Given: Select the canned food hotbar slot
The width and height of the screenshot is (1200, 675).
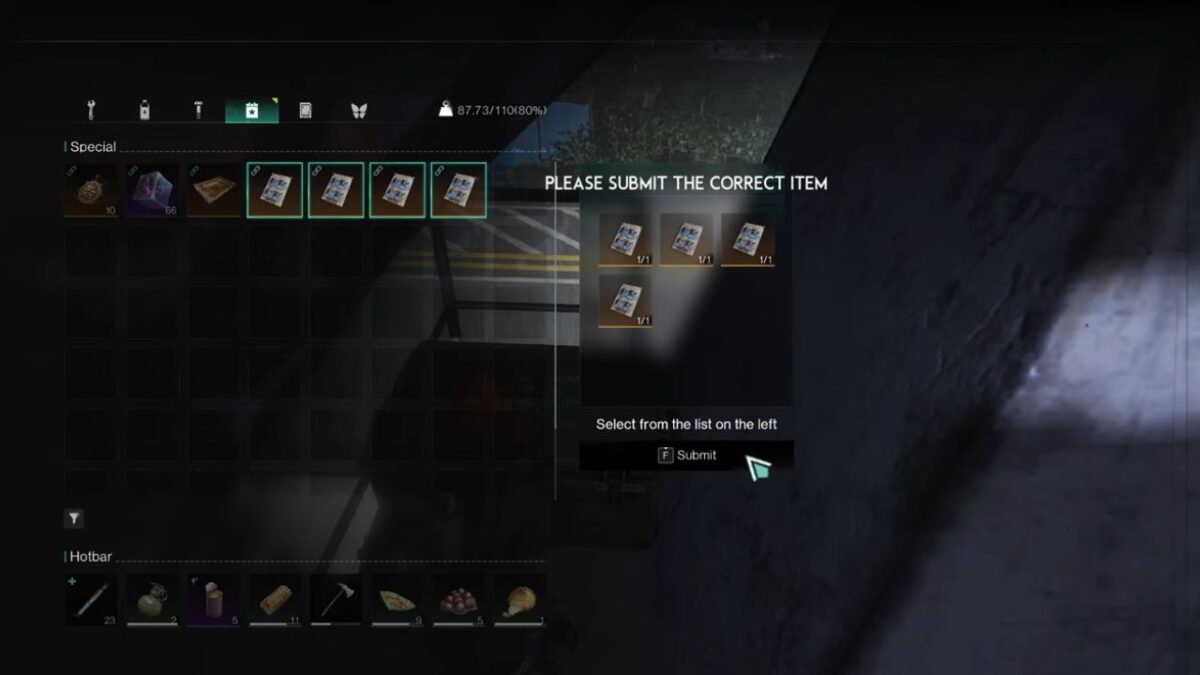Looking at the screenshot, I should (x=214, y=600).
